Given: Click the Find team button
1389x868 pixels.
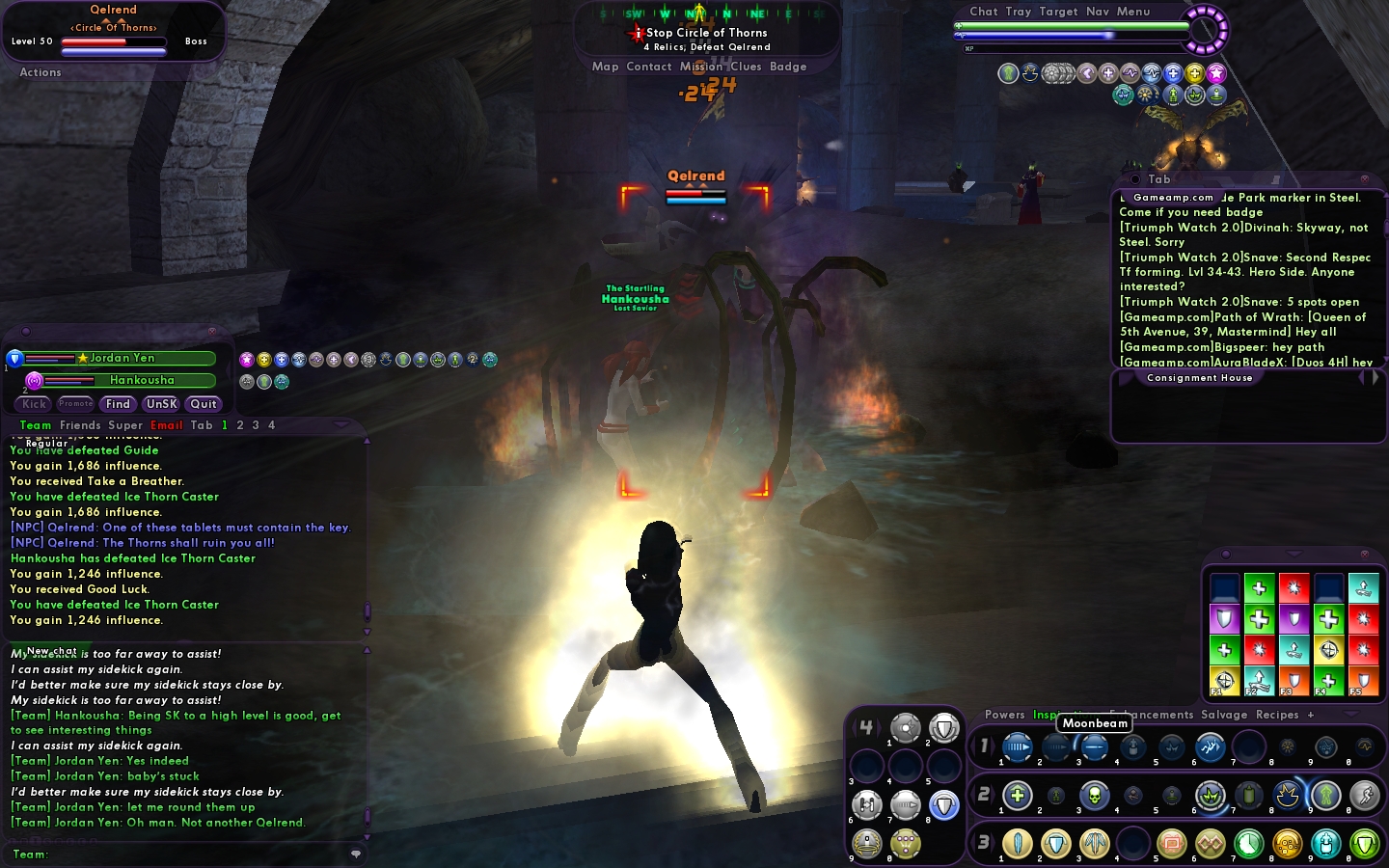Looking at the screenshot, I should [x=118, y=404].
